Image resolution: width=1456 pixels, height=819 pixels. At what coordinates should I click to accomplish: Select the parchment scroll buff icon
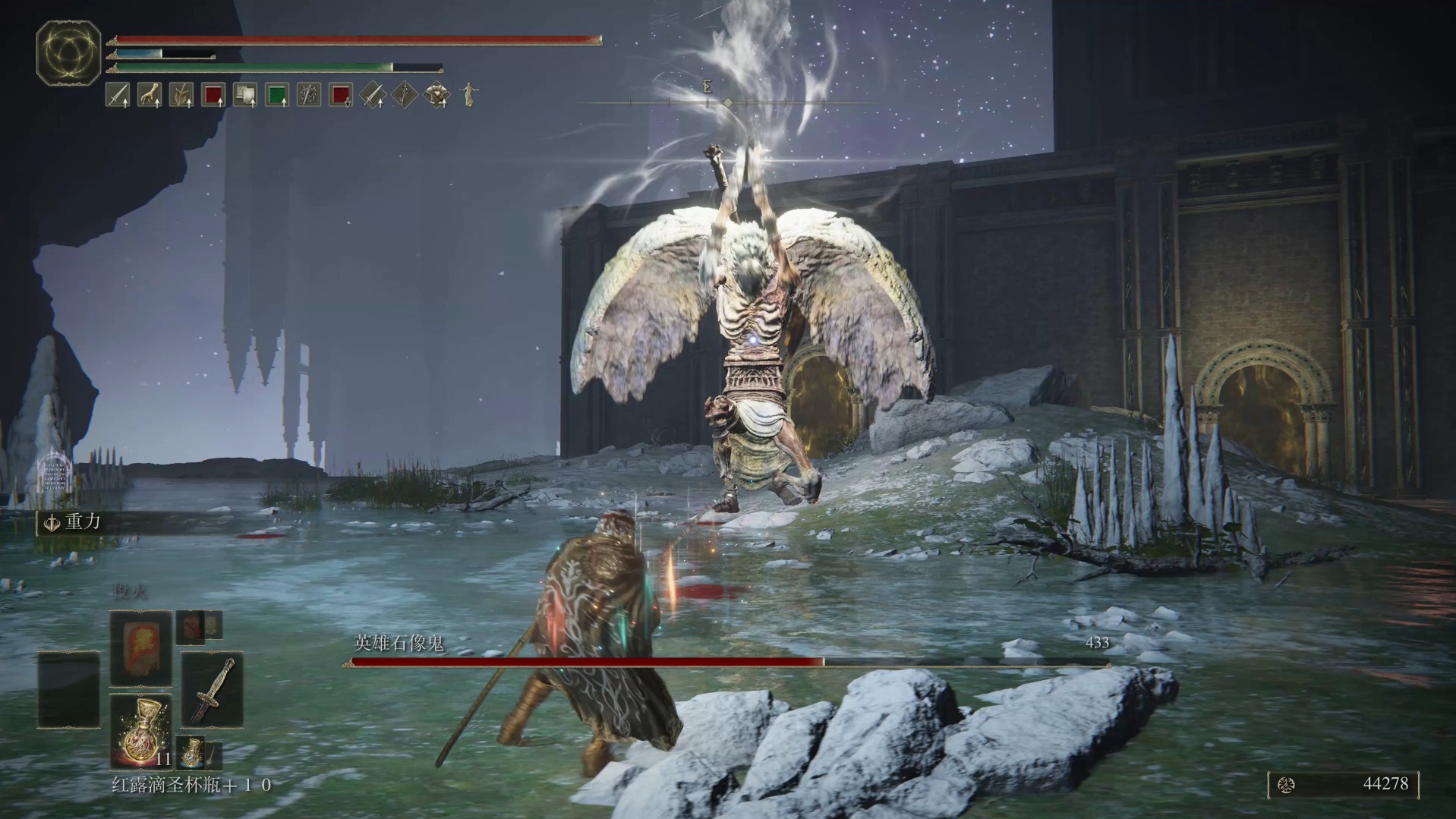click(245, 95)
